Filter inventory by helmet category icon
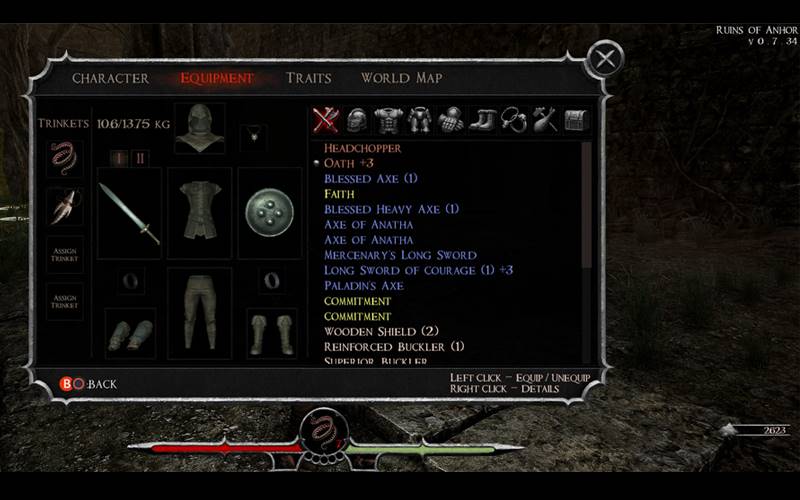The image size is (800, 500). (x=357, y=120)
